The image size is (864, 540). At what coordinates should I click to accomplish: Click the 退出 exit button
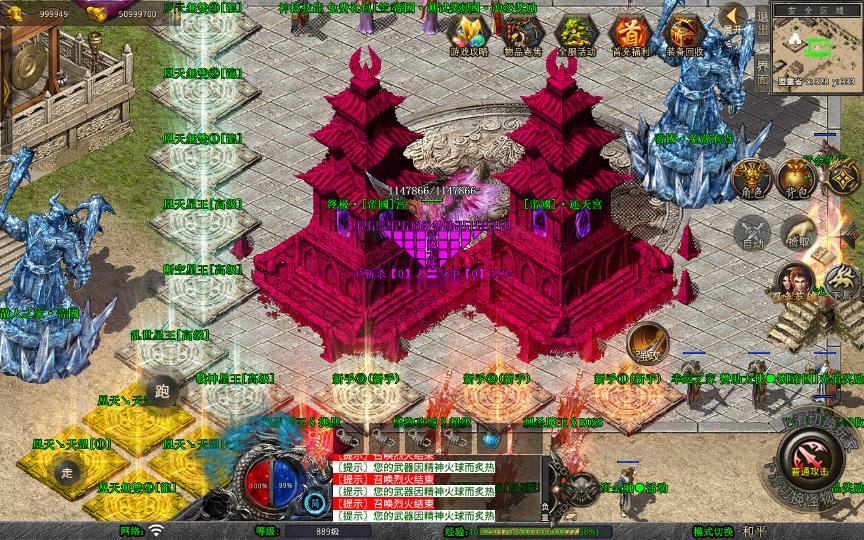tap(762, 22)
